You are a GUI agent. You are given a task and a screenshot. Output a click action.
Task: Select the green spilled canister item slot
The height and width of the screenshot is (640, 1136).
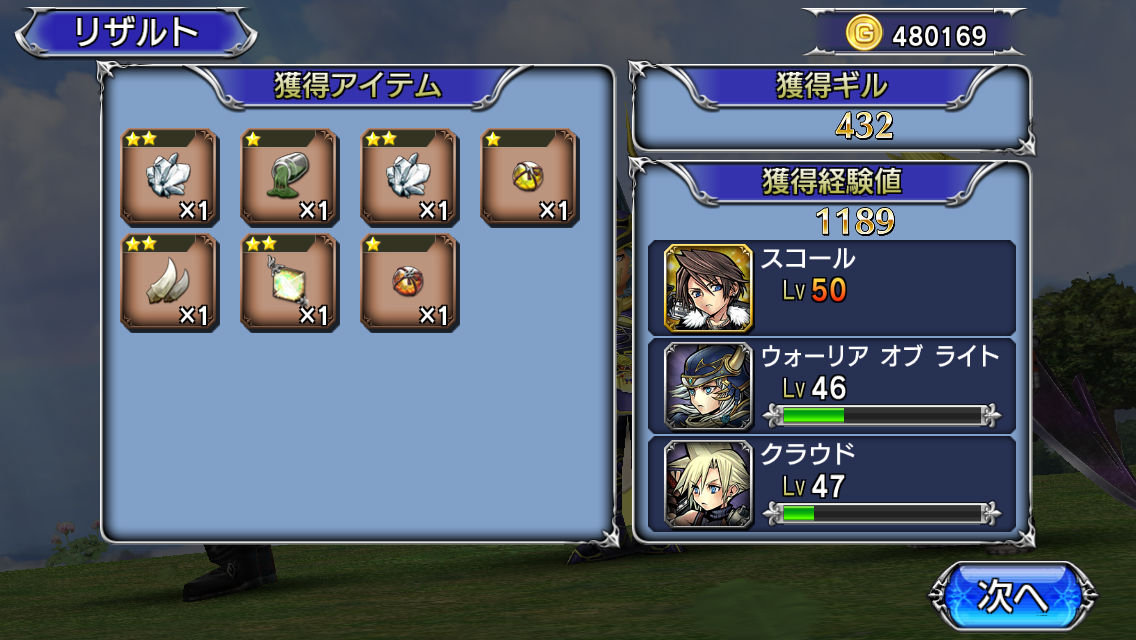coord(289,177)
